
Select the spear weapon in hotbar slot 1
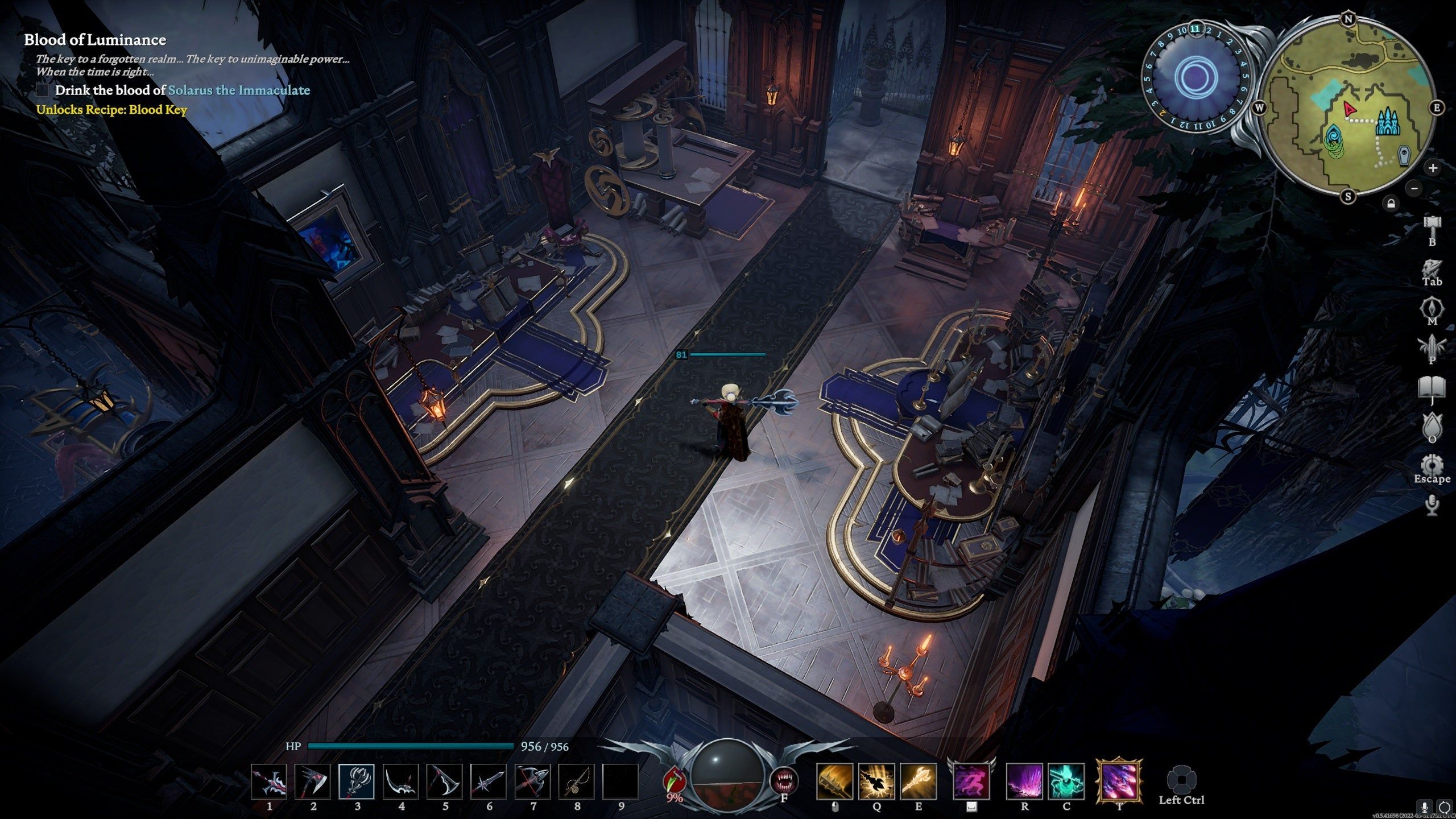coord(269,781)
